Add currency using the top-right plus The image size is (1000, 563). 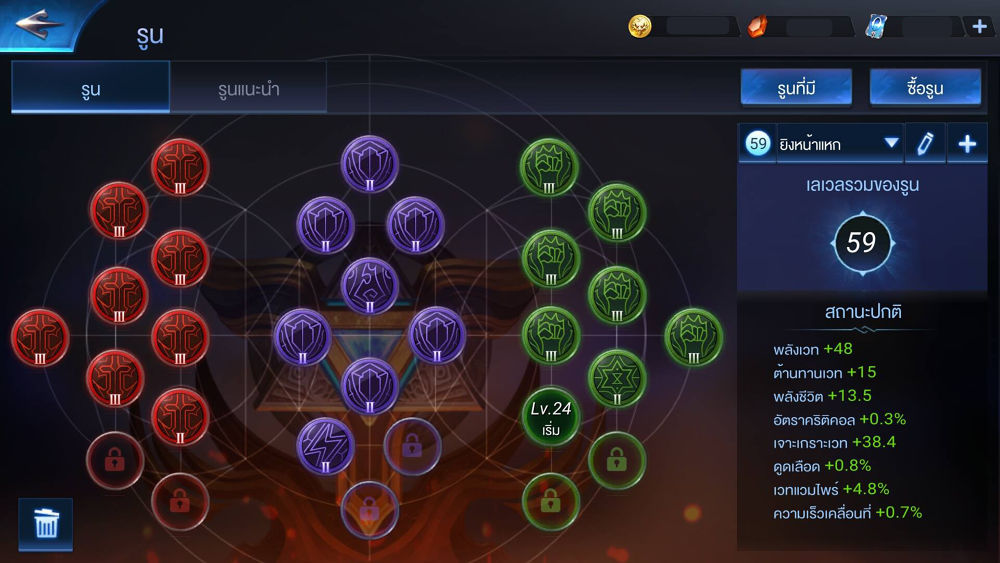(979, 26)
